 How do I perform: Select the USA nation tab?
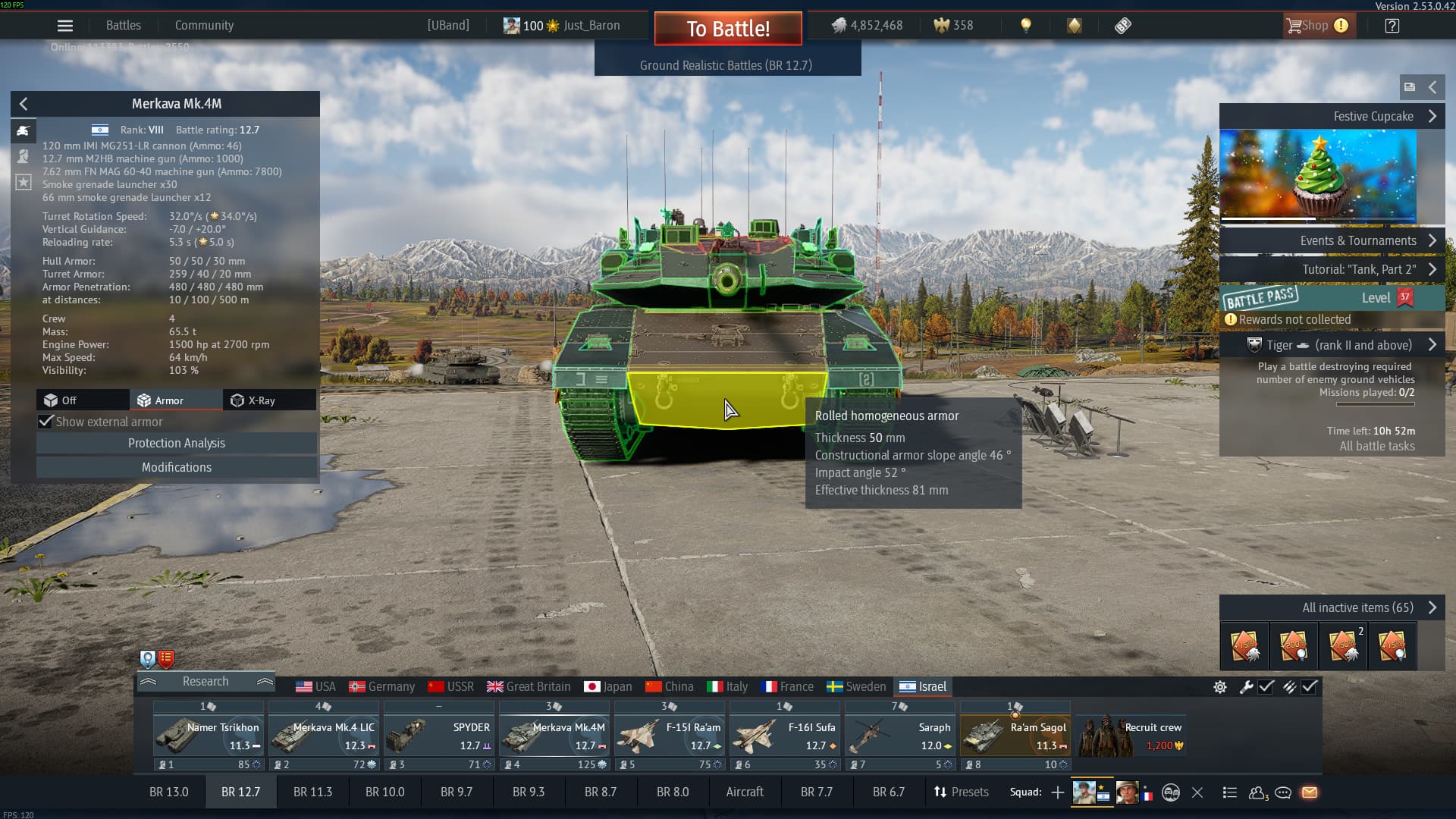pyautogui.click(x=315, y=686)
